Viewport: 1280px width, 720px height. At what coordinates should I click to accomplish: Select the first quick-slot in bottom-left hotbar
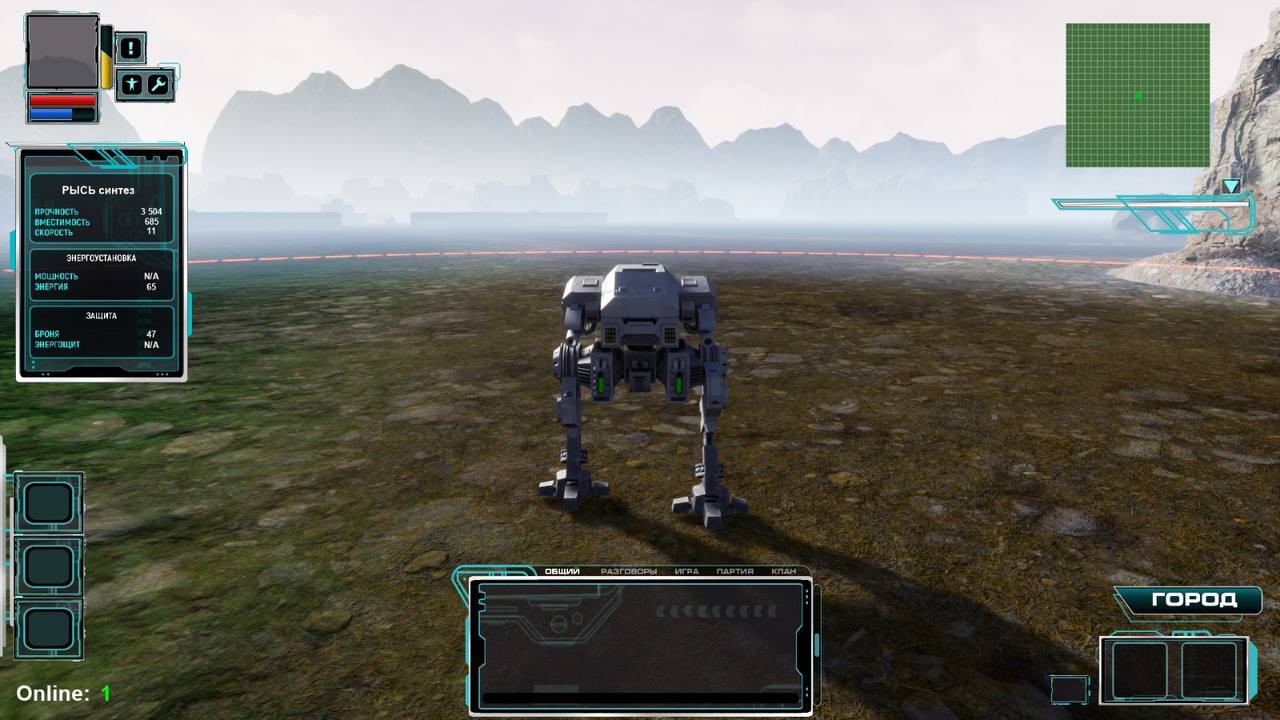coord(49,502)
